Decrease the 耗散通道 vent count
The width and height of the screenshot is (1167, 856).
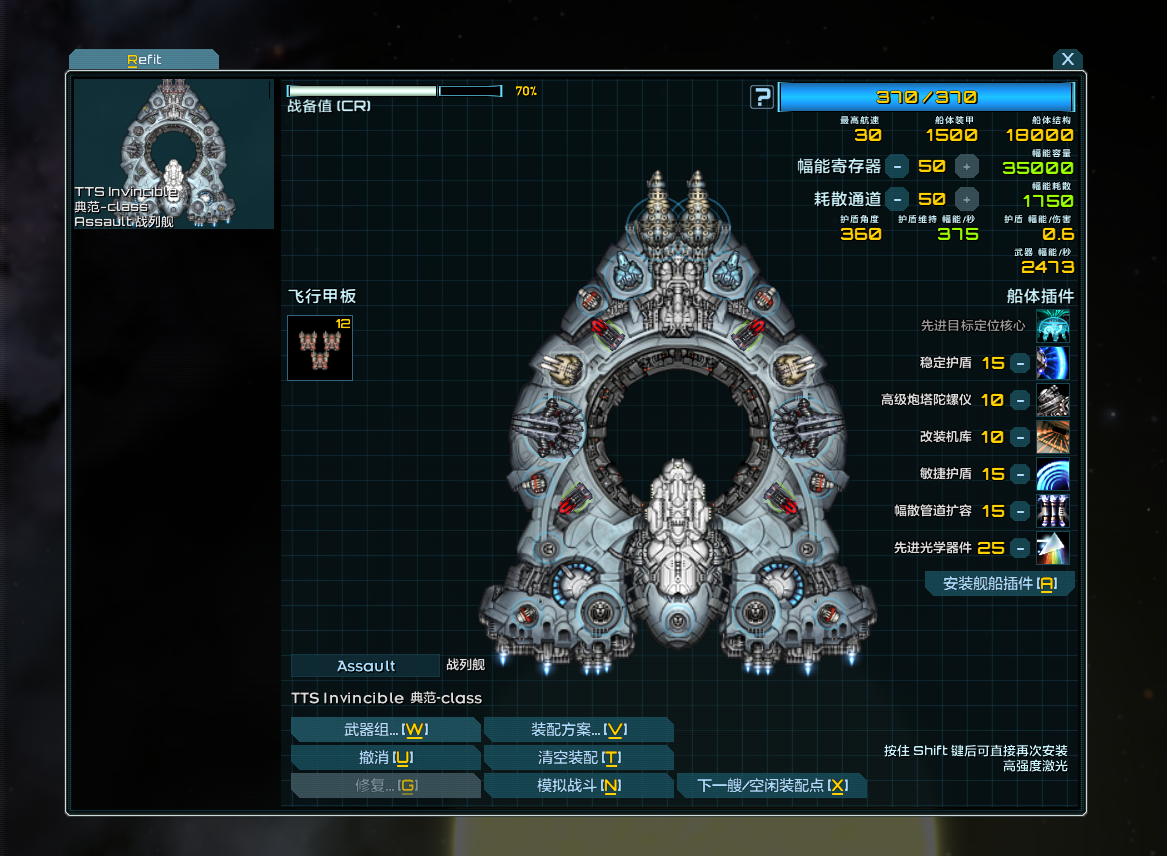pos(897,198)
